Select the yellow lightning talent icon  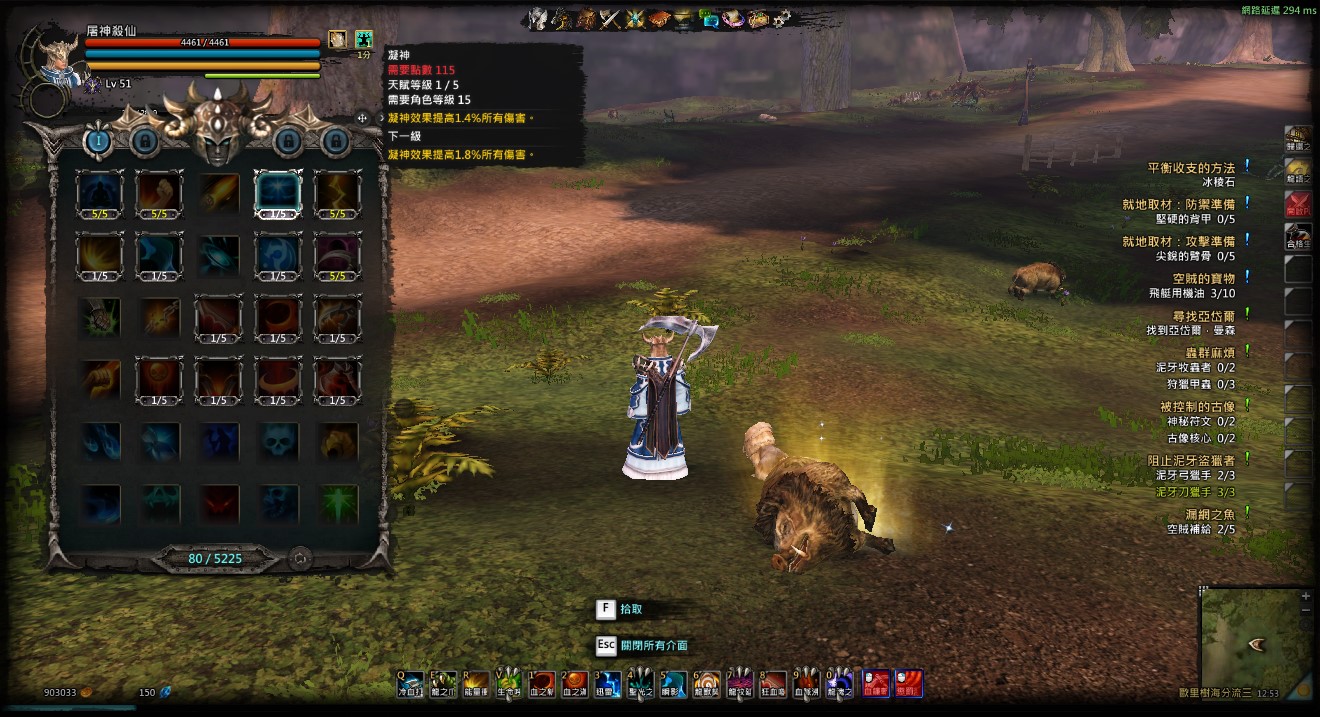(338, 192)
